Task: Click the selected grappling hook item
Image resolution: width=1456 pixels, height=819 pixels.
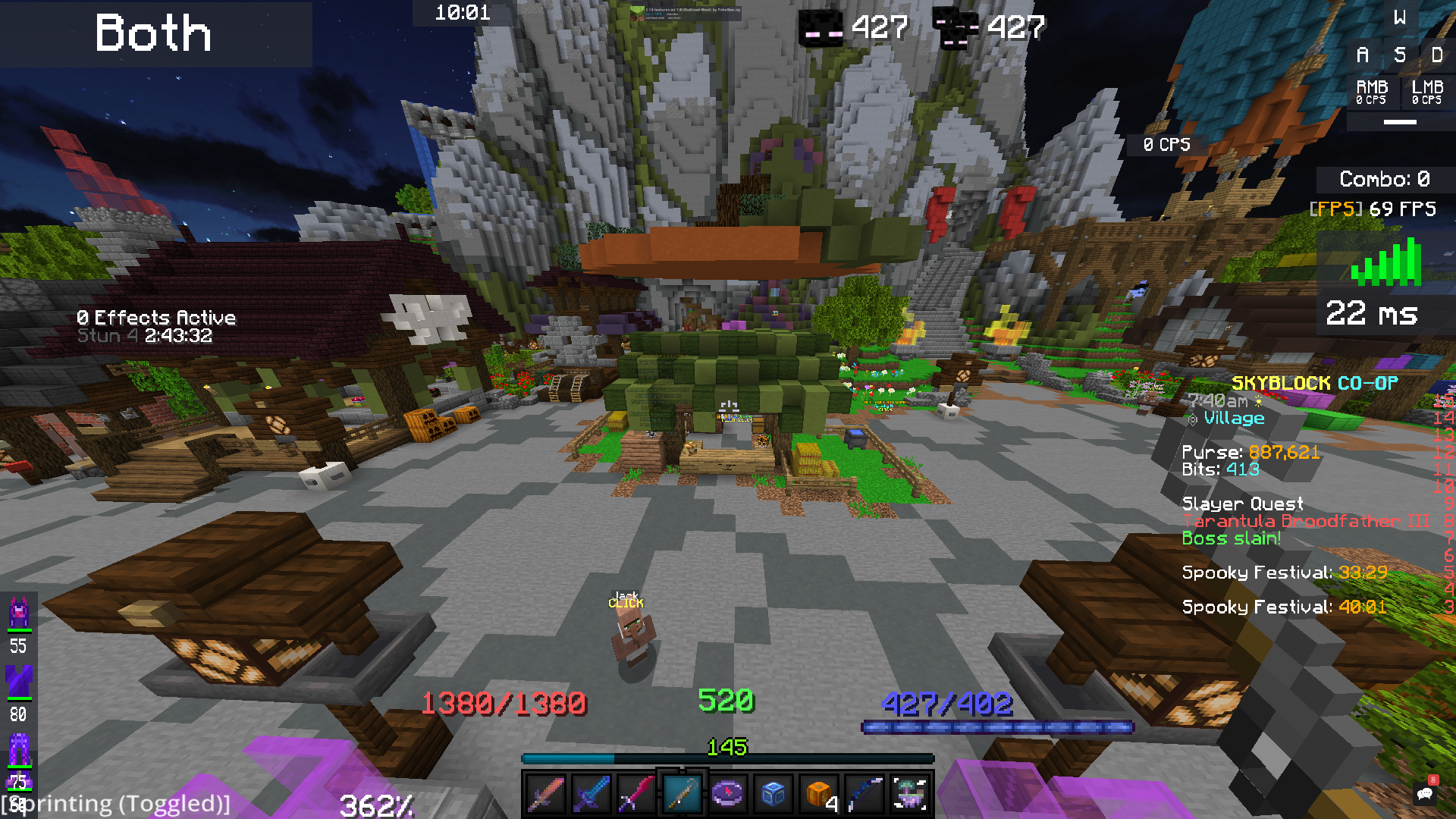Action: pos(683,794)
